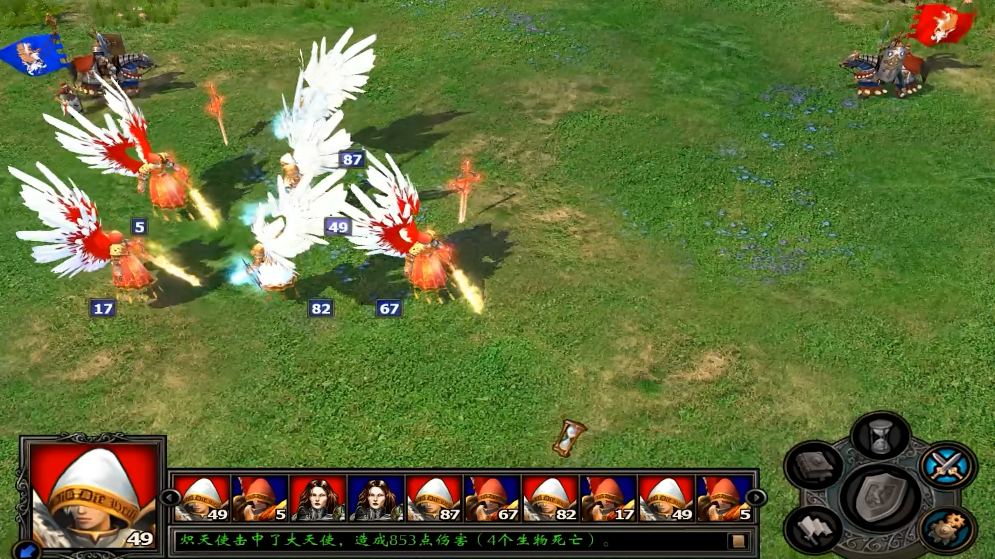This screenshot has height=559, width=995.
Task: Click the white flag surrender button
Action: pyautogui.click(x=813, y=529)
